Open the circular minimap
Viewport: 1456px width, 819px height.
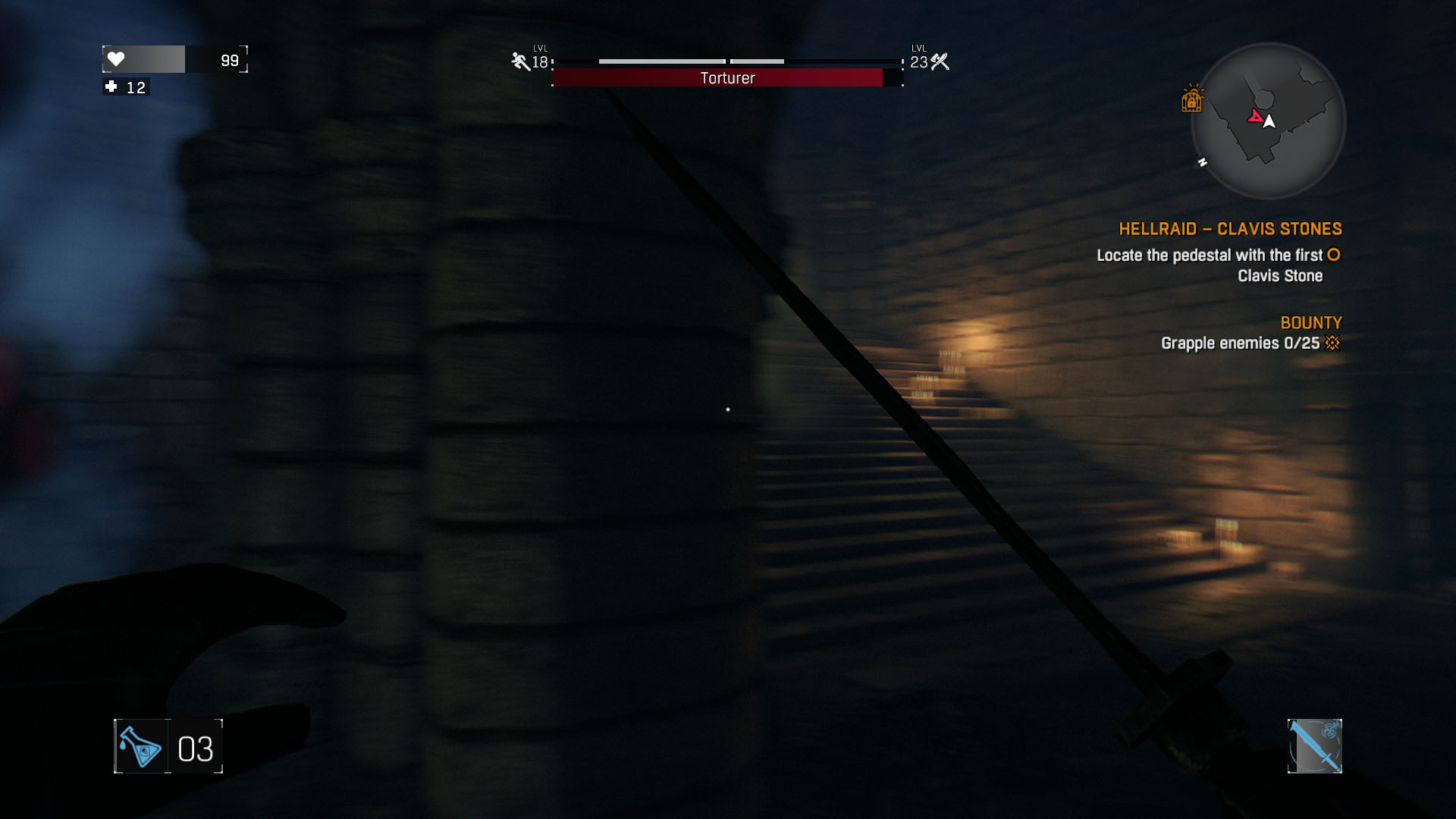point(1268,121)
